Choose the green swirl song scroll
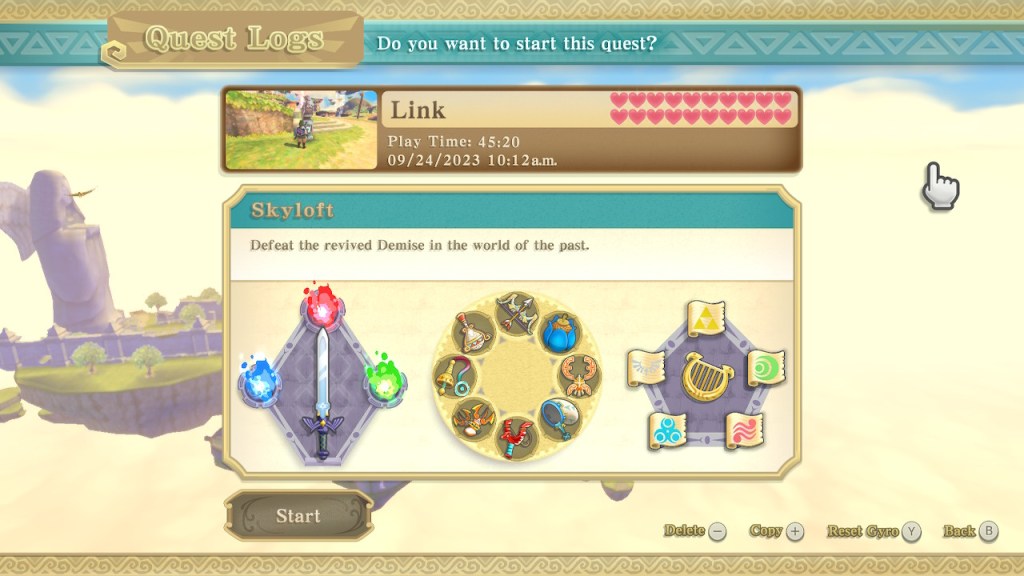The height and width of the screenshot is (576, 1024). tap(766, 367)
